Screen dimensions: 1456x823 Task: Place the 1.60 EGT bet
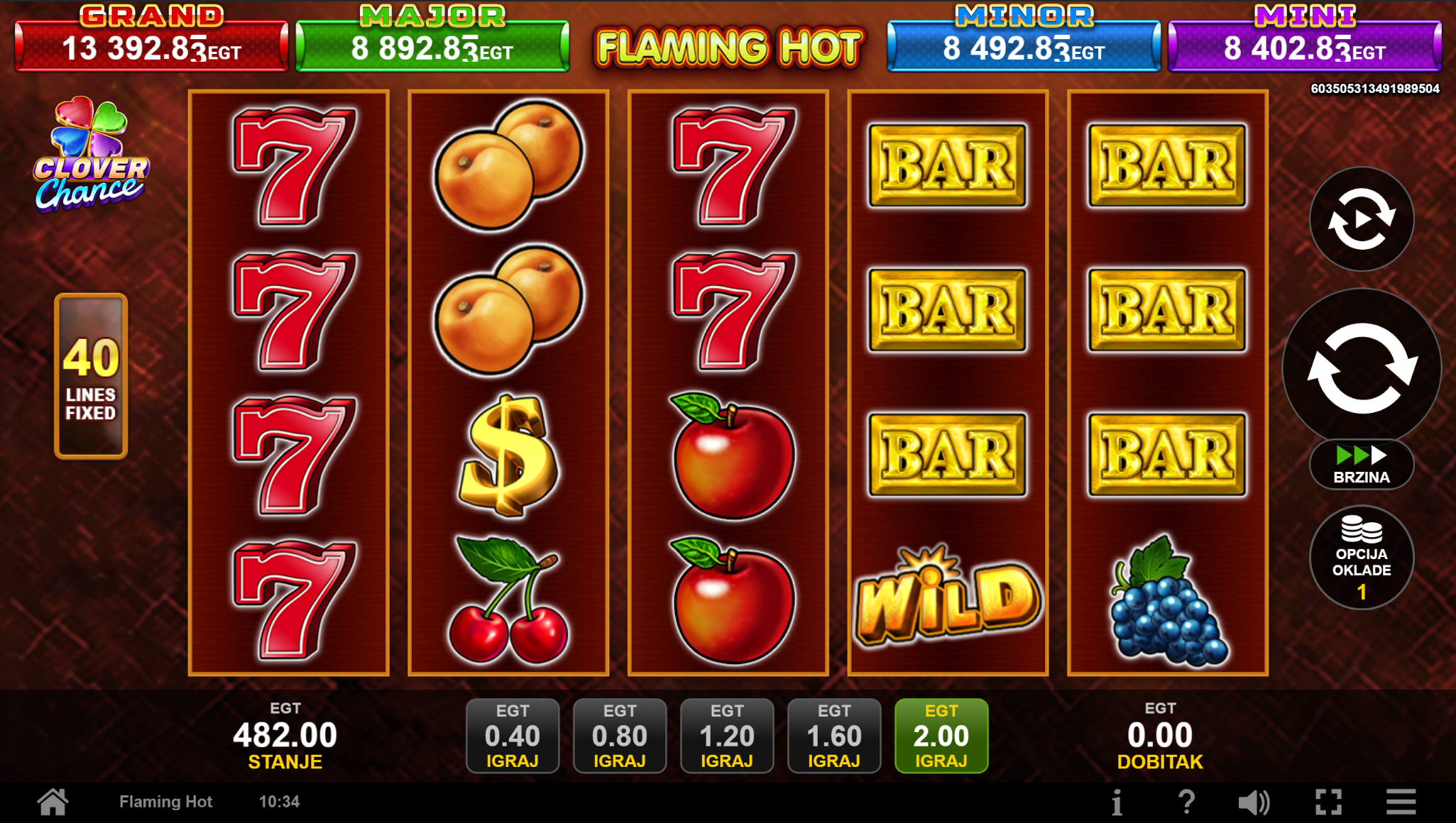[834, 736]
